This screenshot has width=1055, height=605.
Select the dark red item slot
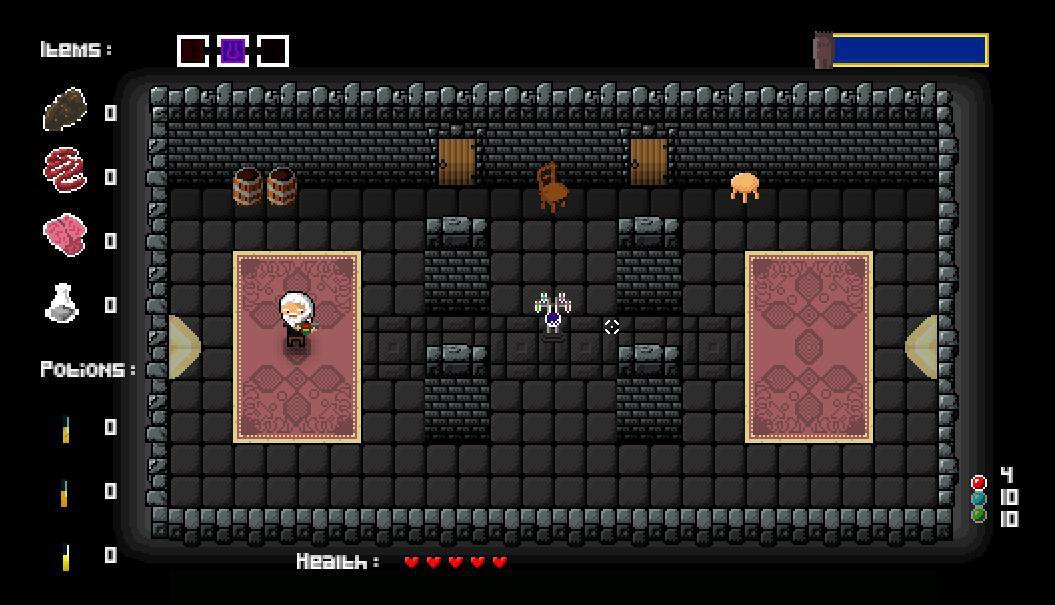(x=193, y=50)
